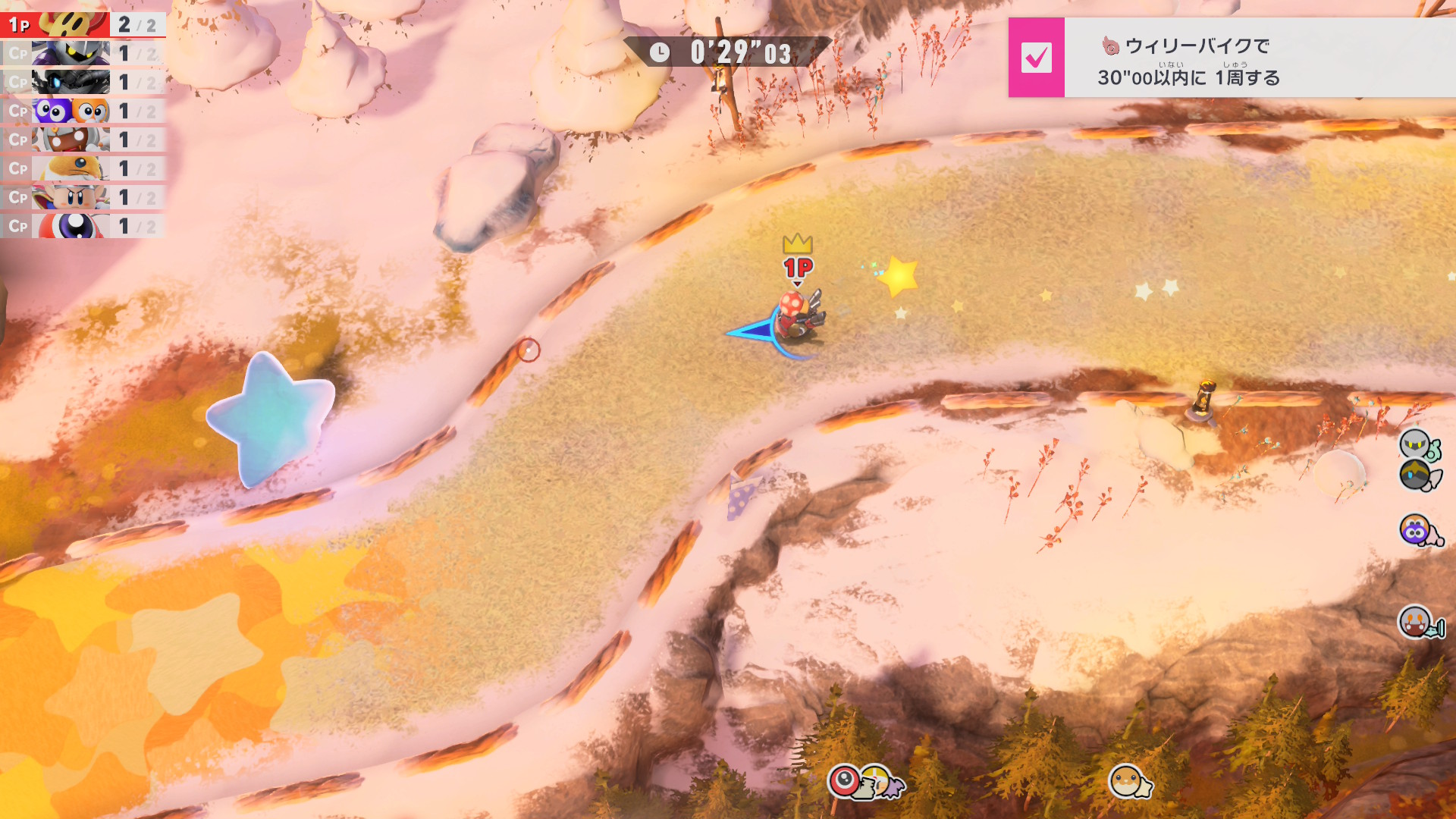Select the brown silver-haired racer's lap row
Image resolution: width=1456 pixels, height=819 pixels.
click(82, 140)
